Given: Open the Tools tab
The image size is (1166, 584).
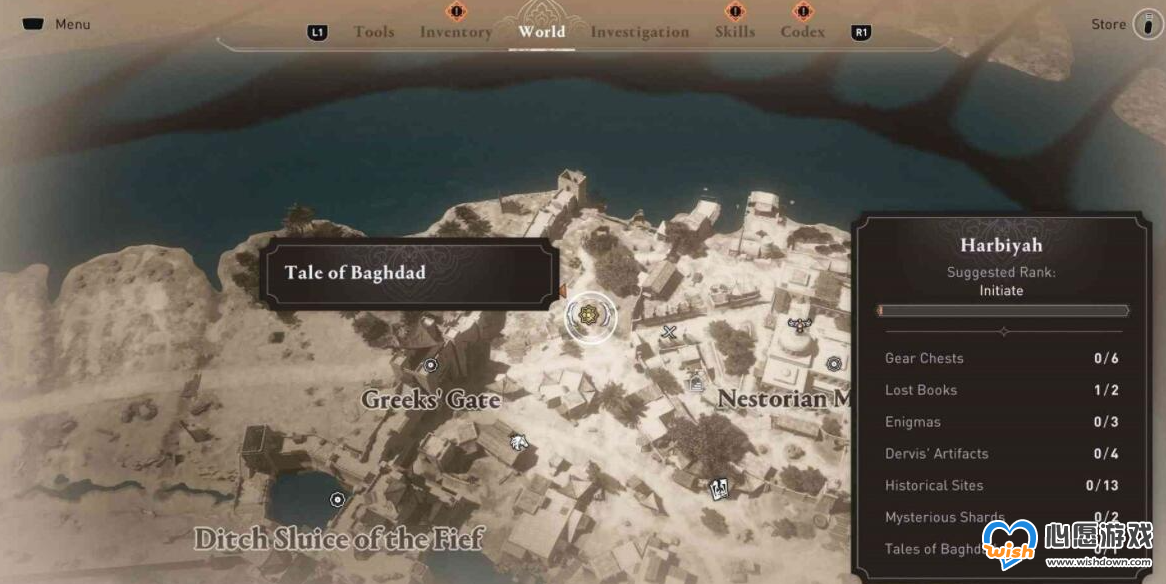Looking at the screenshot, I should point(374,32).
